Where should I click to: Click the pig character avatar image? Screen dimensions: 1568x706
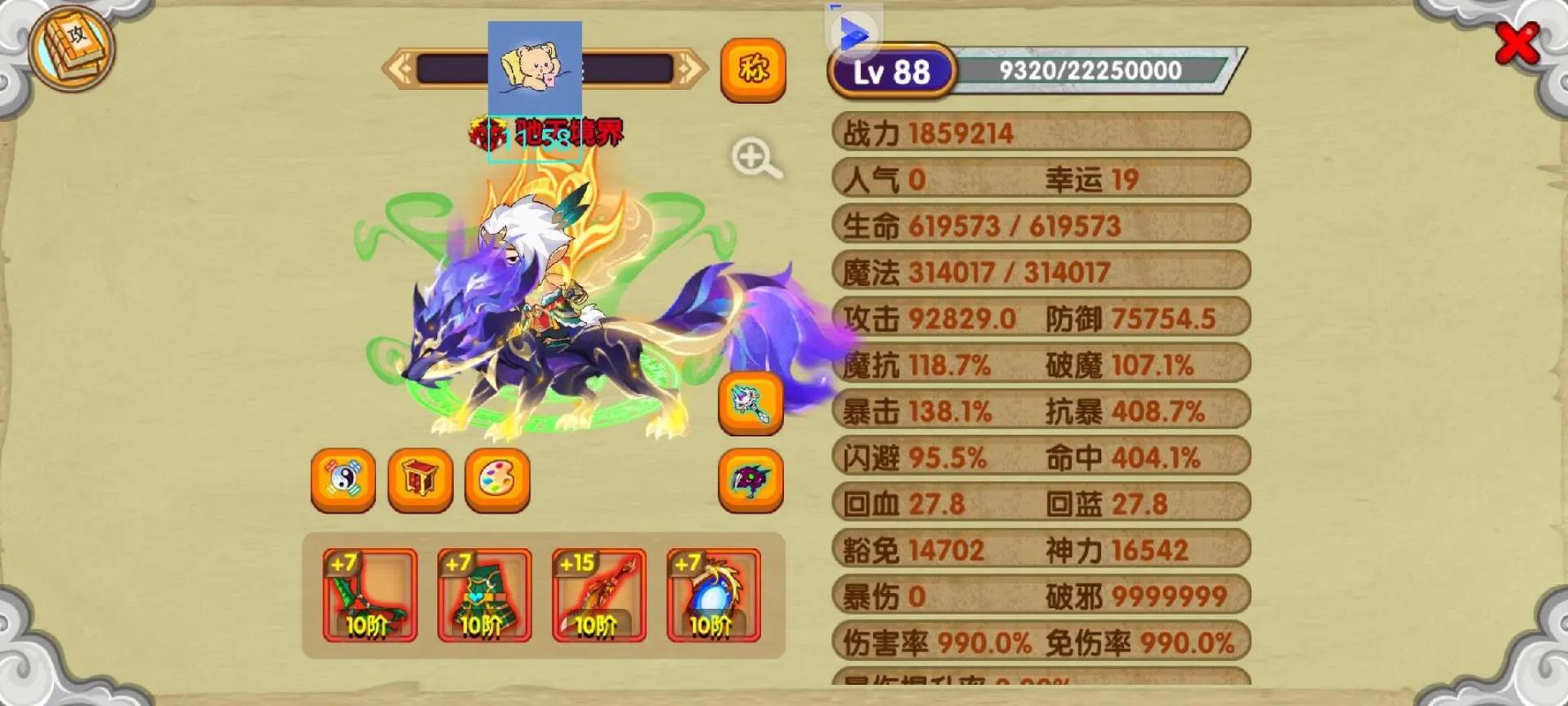[x=534, y=69]
